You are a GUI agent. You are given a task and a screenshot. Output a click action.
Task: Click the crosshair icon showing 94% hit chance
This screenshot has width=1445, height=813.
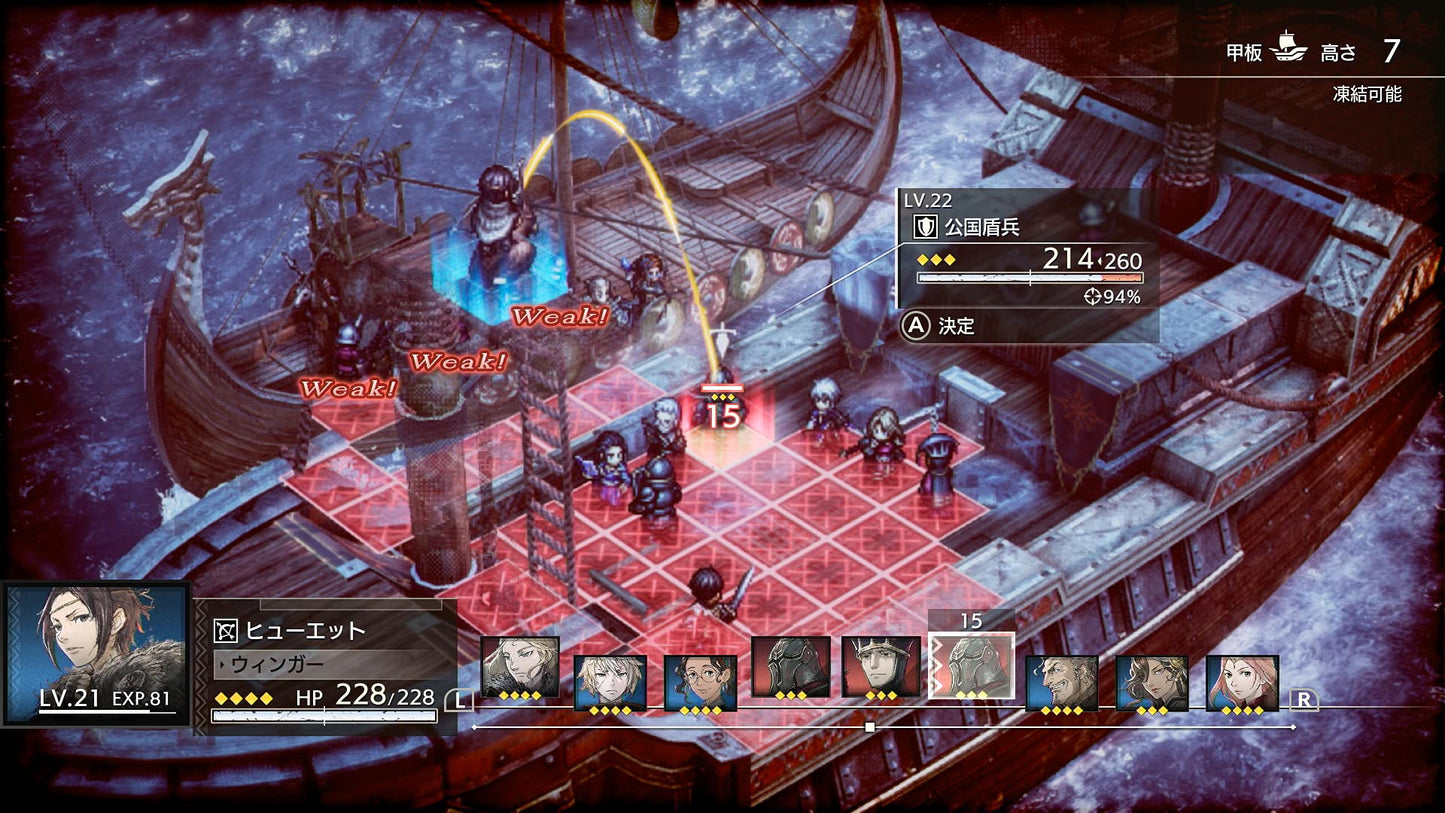point(1094,295)
